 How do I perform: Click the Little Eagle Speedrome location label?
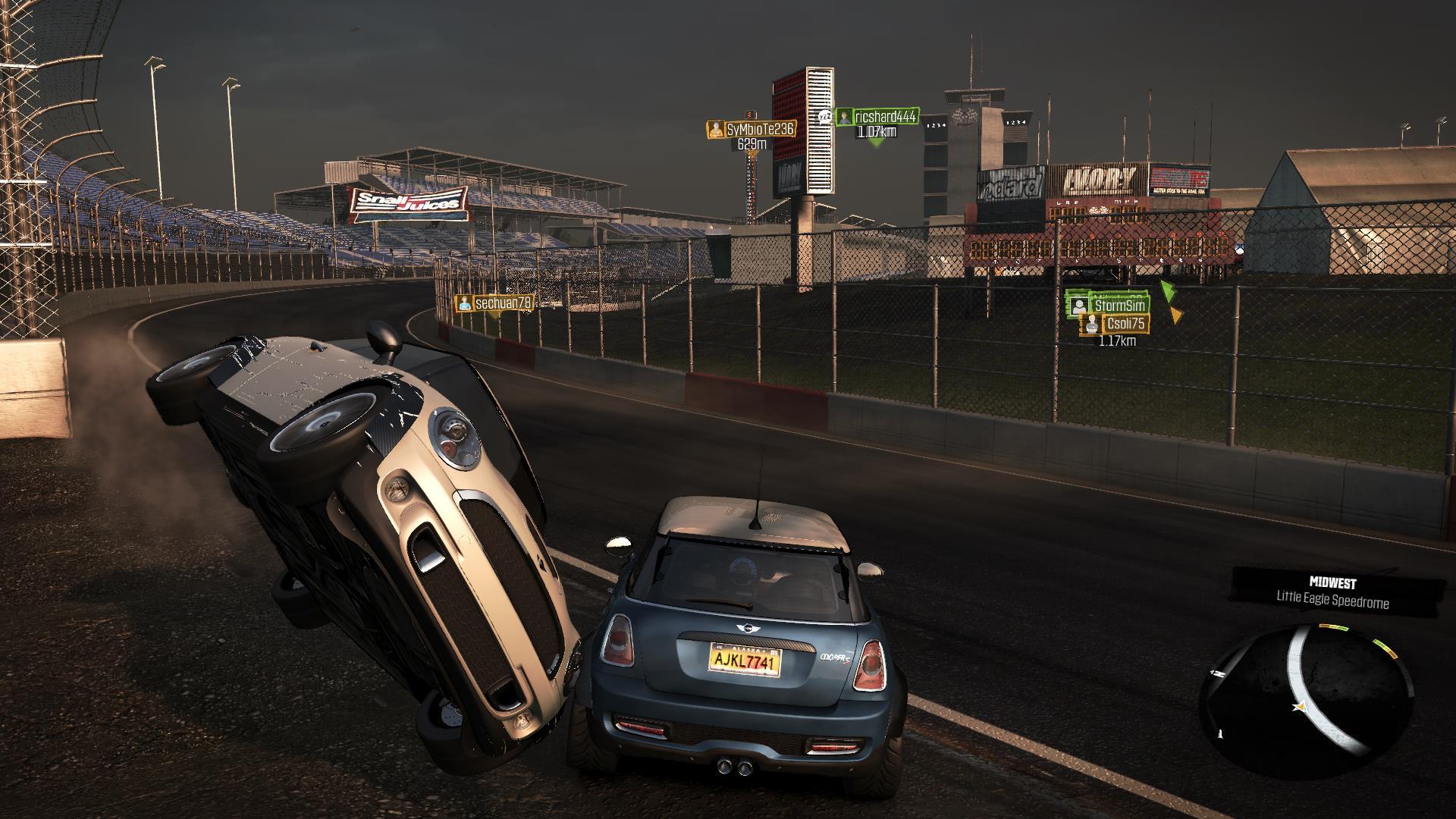1332,602
